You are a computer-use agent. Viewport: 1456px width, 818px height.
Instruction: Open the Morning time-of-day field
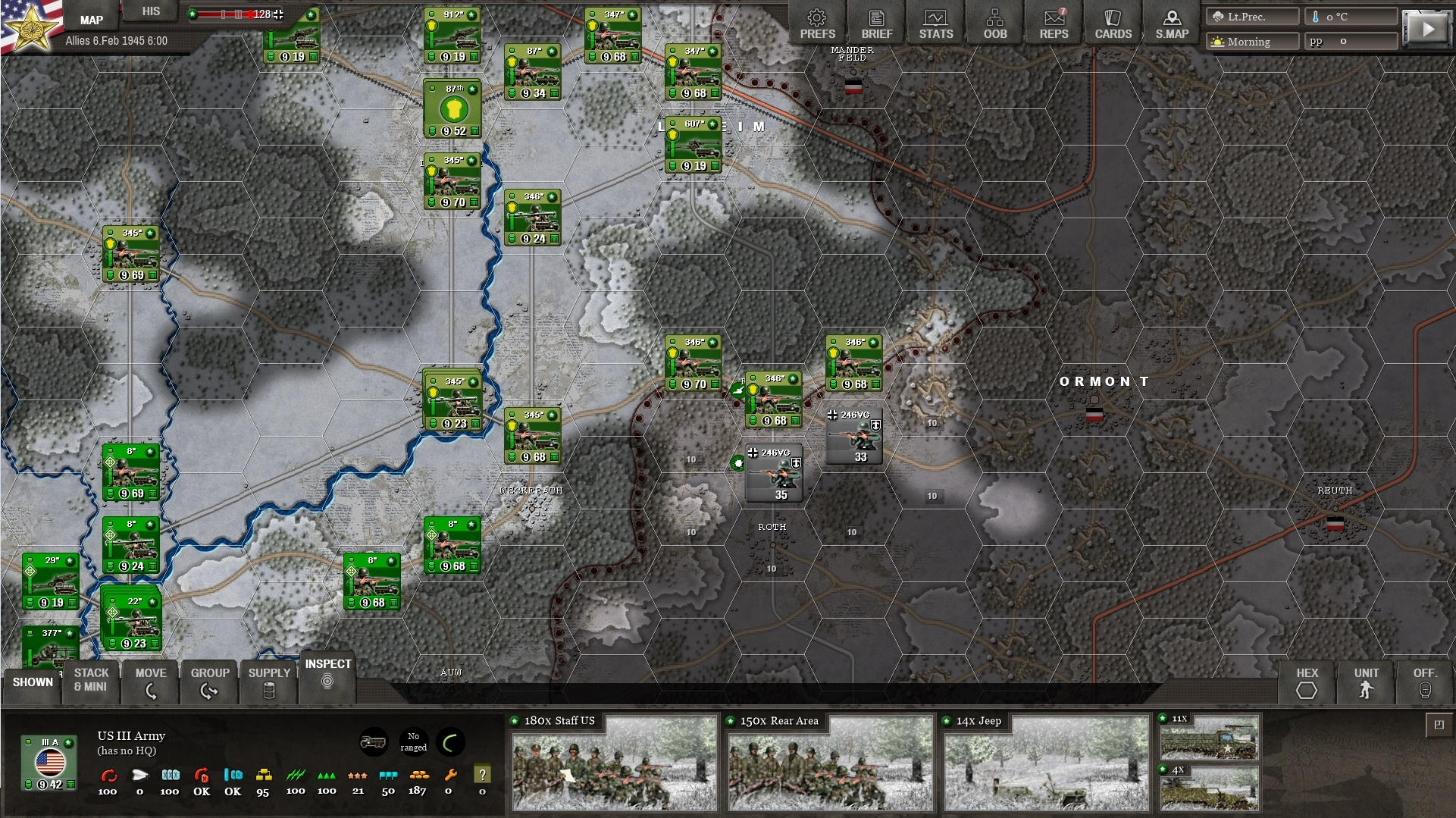tap(1251, 42)
